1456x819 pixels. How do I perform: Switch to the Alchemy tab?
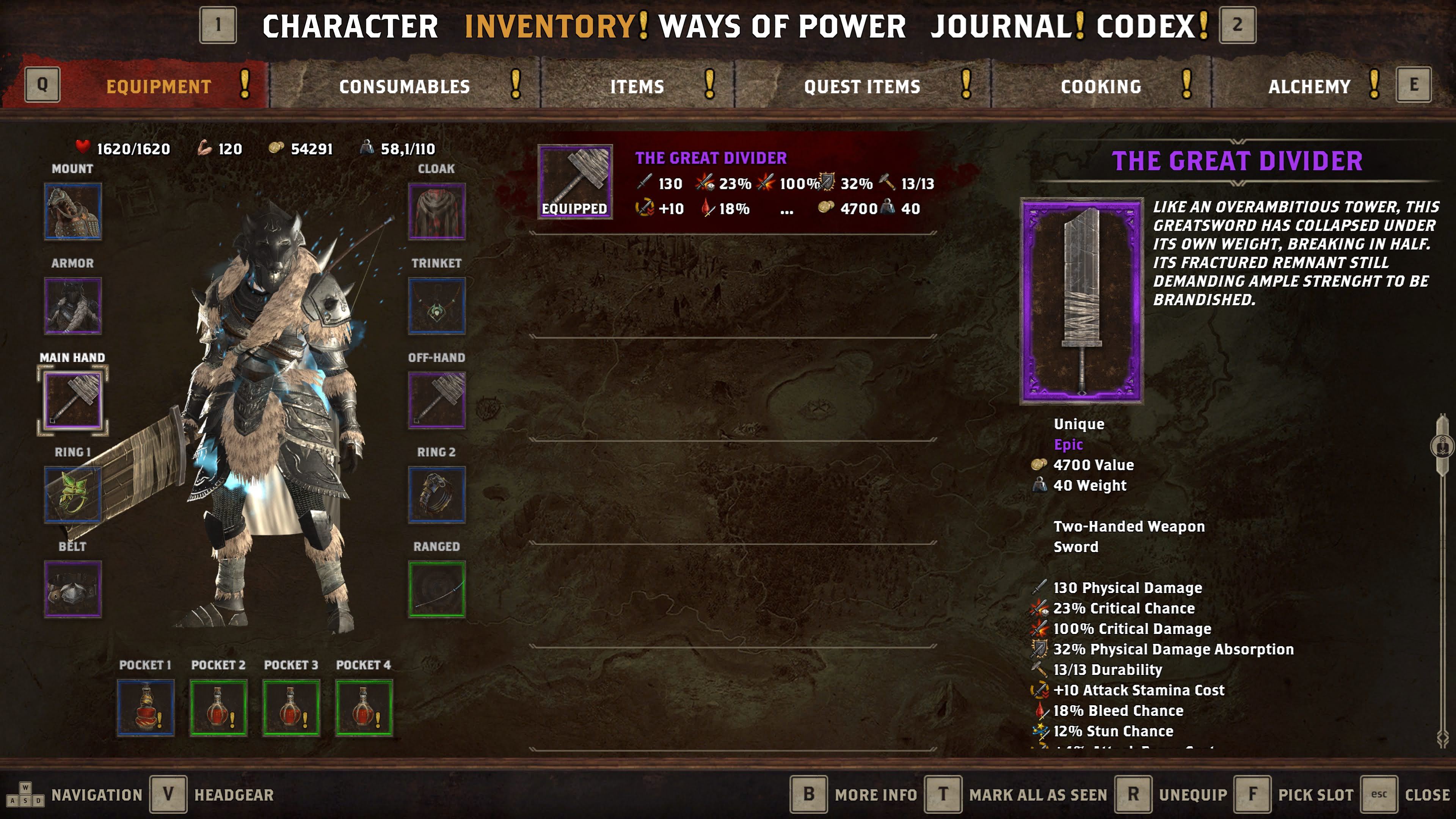tap(1309, 86)
